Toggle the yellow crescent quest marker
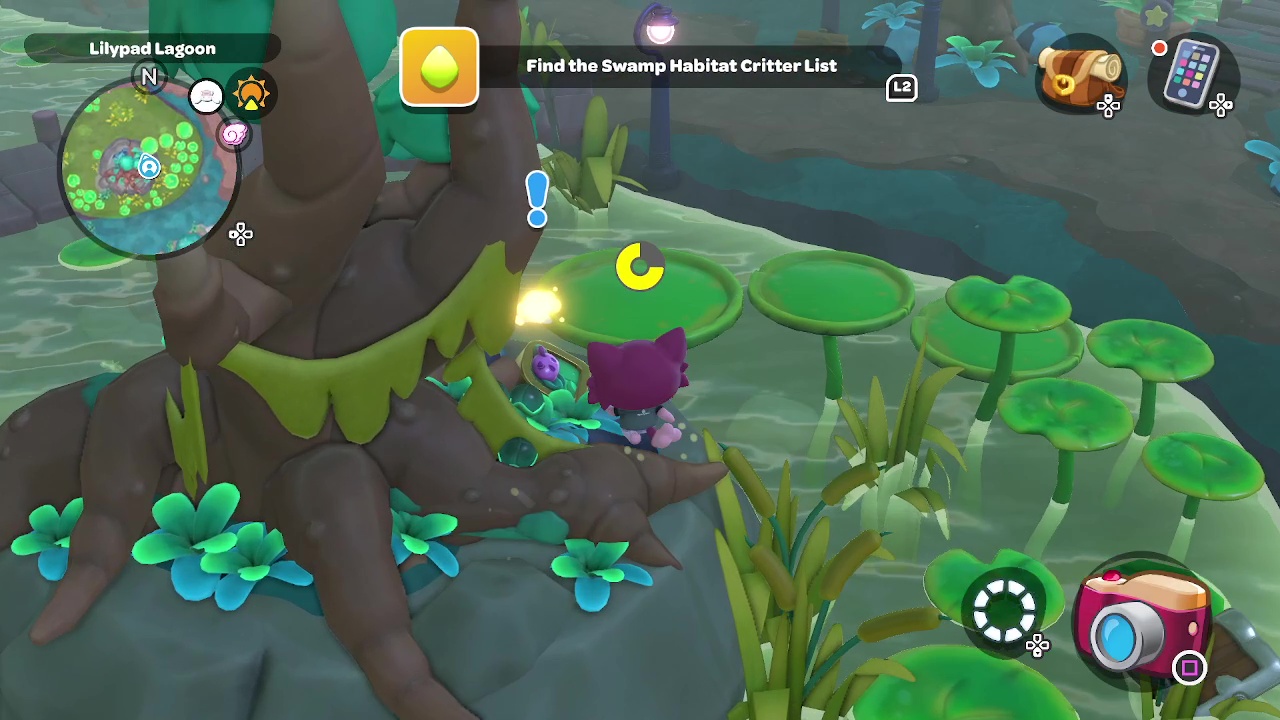The image size is (1280, 720). pos(640,267)
